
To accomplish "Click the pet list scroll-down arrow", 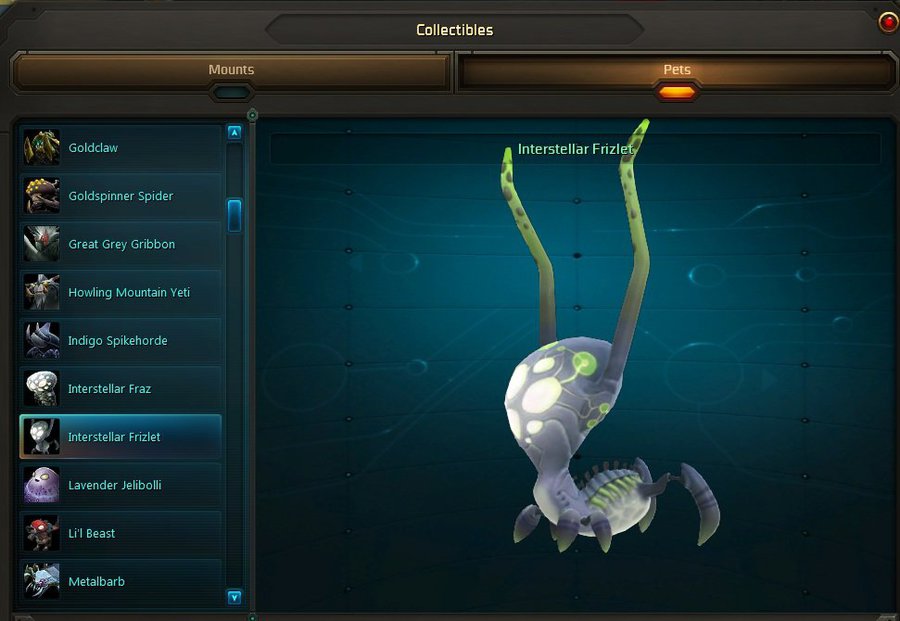I will (235, 597).
